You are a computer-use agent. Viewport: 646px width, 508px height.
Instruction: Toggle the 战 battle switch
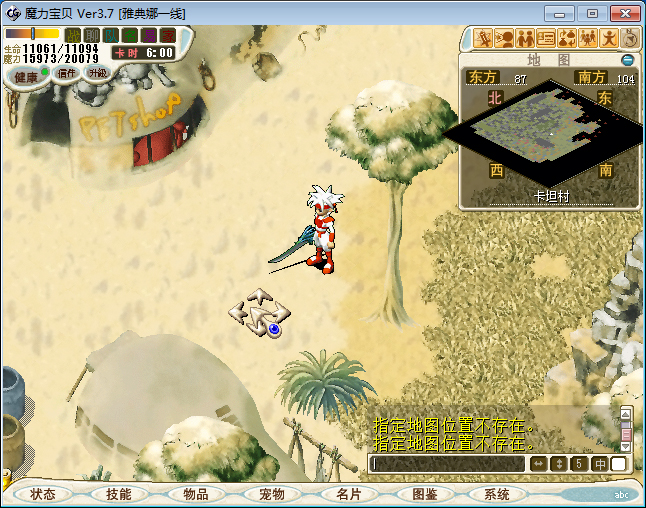coord(72,35)
